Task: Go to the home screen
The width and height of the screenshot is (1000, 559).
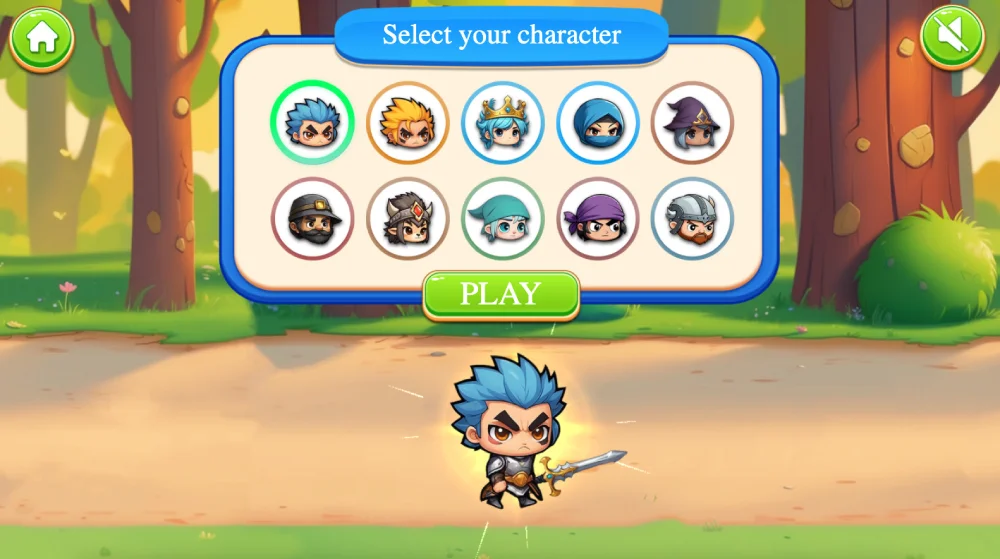Action: [42, 39]
